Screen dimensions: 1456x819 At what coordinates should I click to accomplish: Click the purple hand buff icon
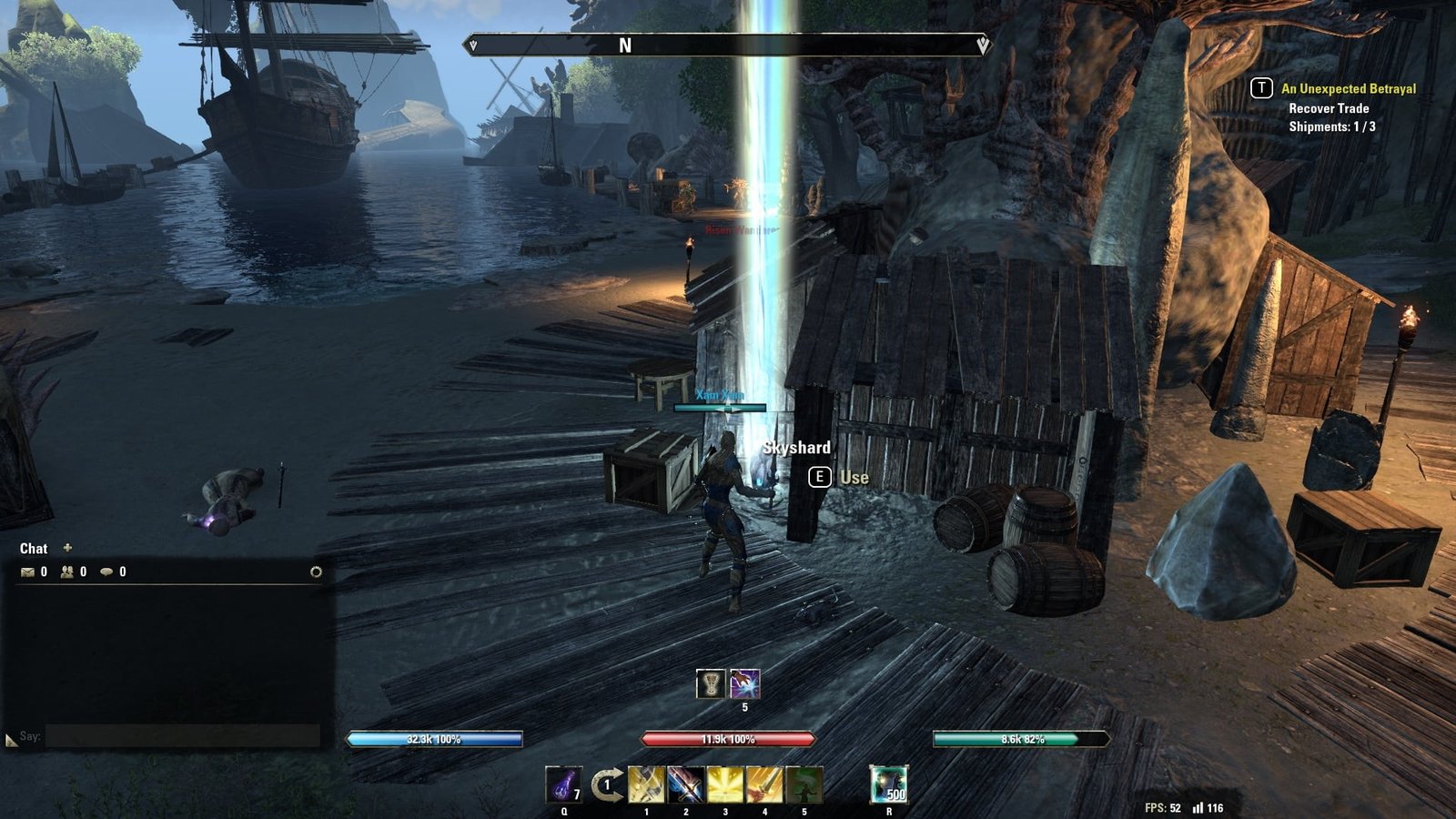tap(744, 683)
